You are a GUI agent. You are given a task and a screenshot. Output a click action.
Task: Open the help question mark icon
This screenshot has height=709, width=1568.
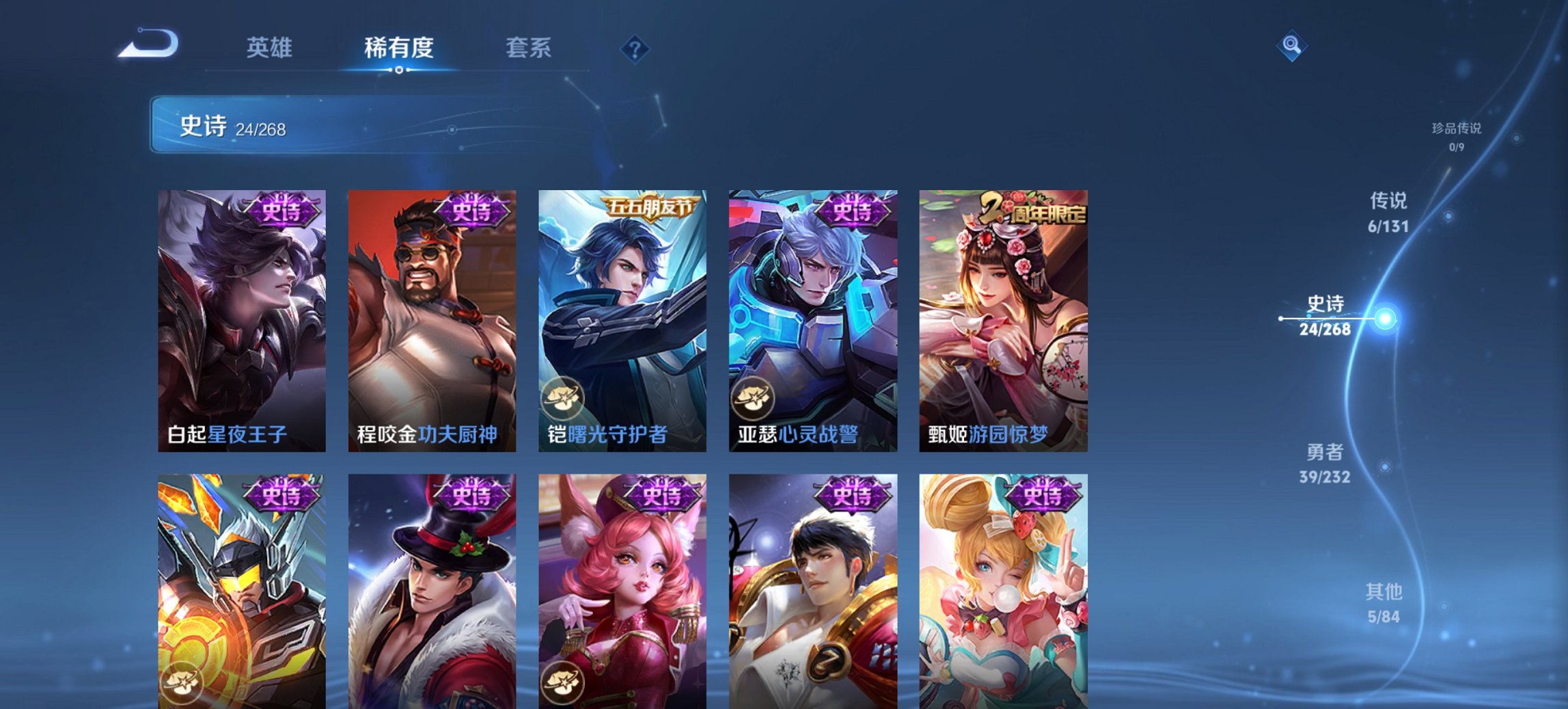635,48
